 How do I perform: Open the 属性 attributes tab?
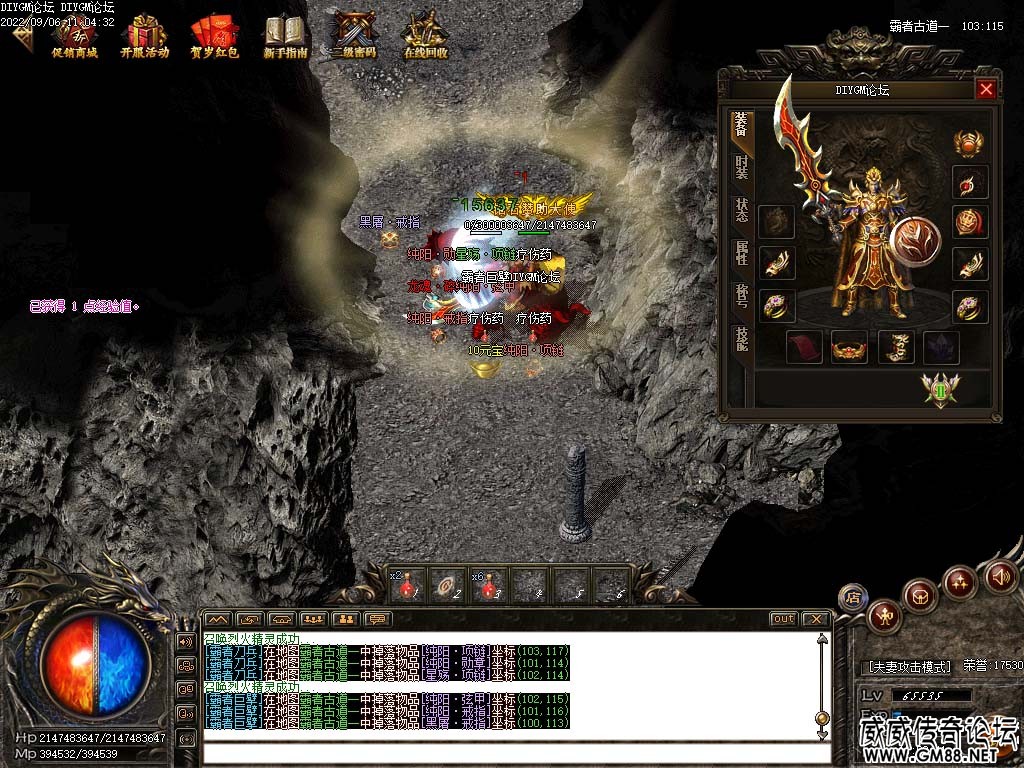point(741,253)
